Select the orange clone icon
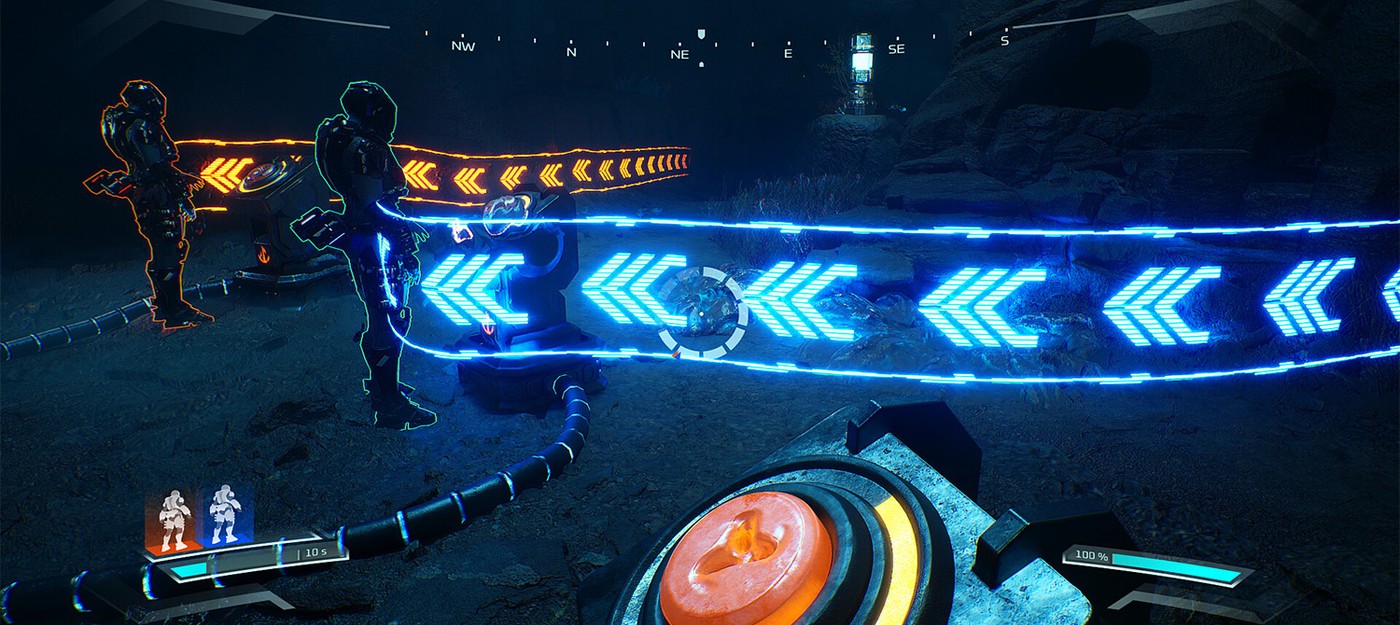 coord(173,518)
